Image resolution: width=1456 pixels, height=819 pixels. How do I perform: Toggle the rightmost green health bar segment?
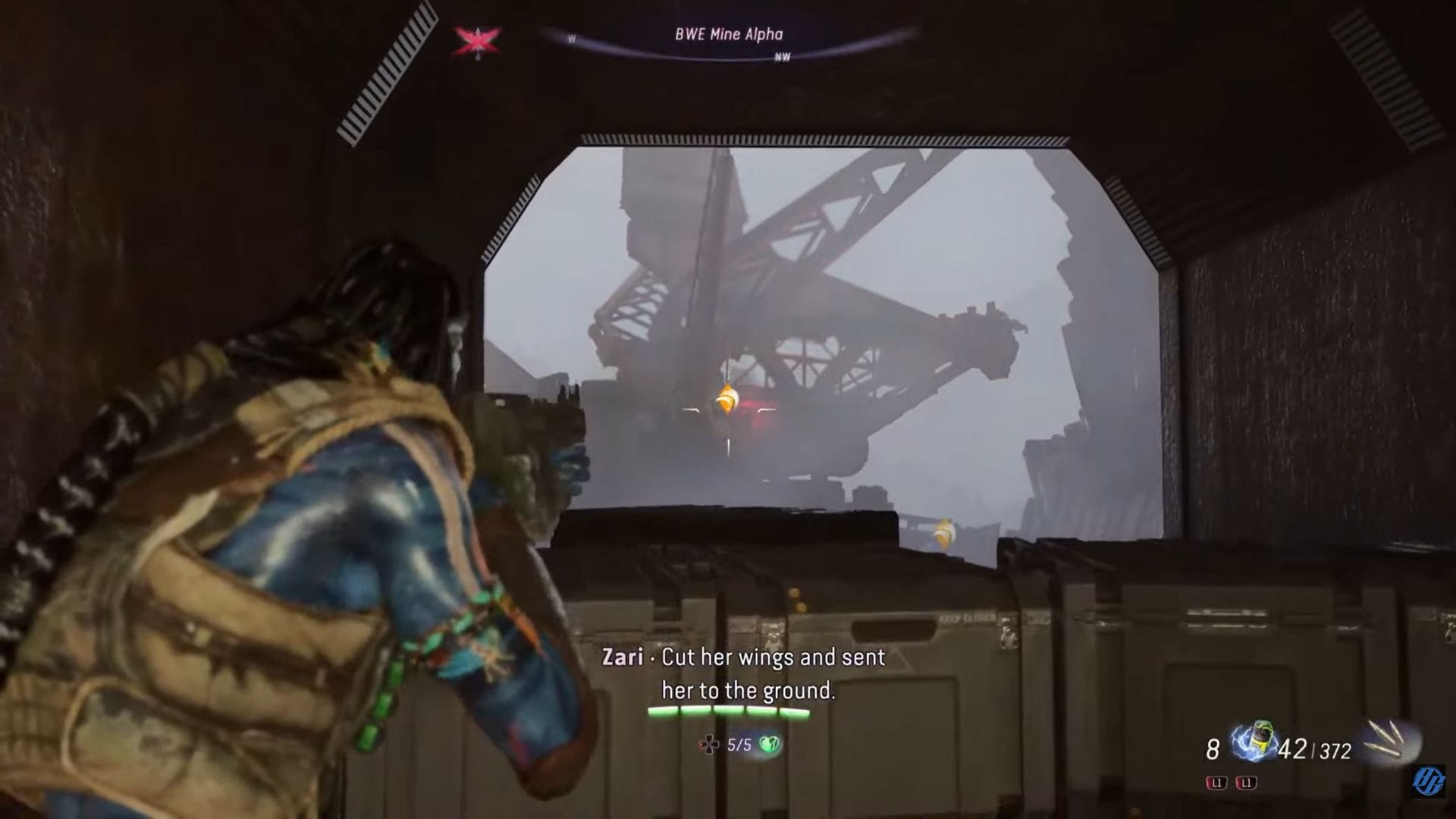pos(796,711)
